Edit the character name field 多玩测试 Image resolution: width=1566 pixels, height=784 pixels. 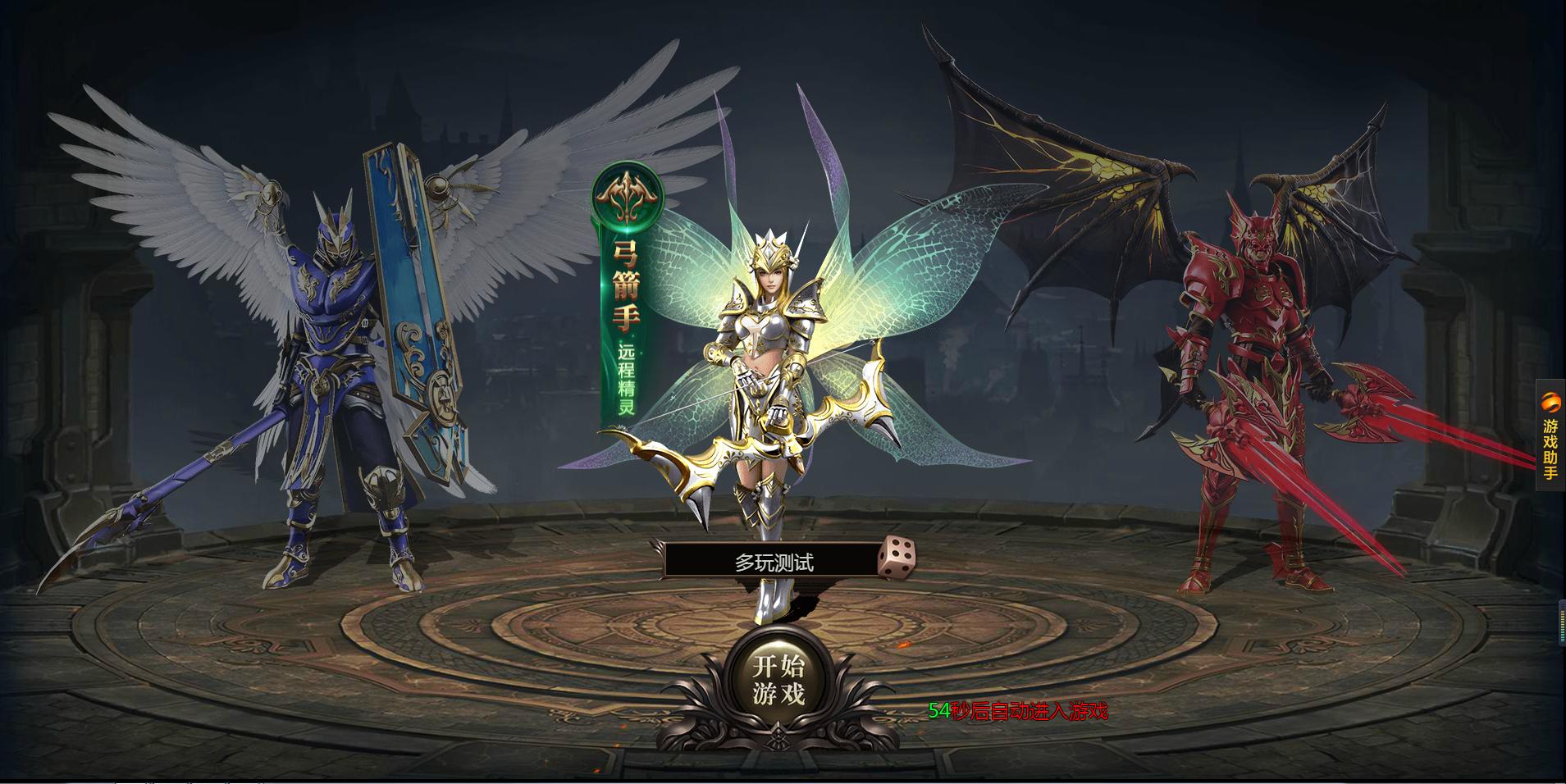773,563
